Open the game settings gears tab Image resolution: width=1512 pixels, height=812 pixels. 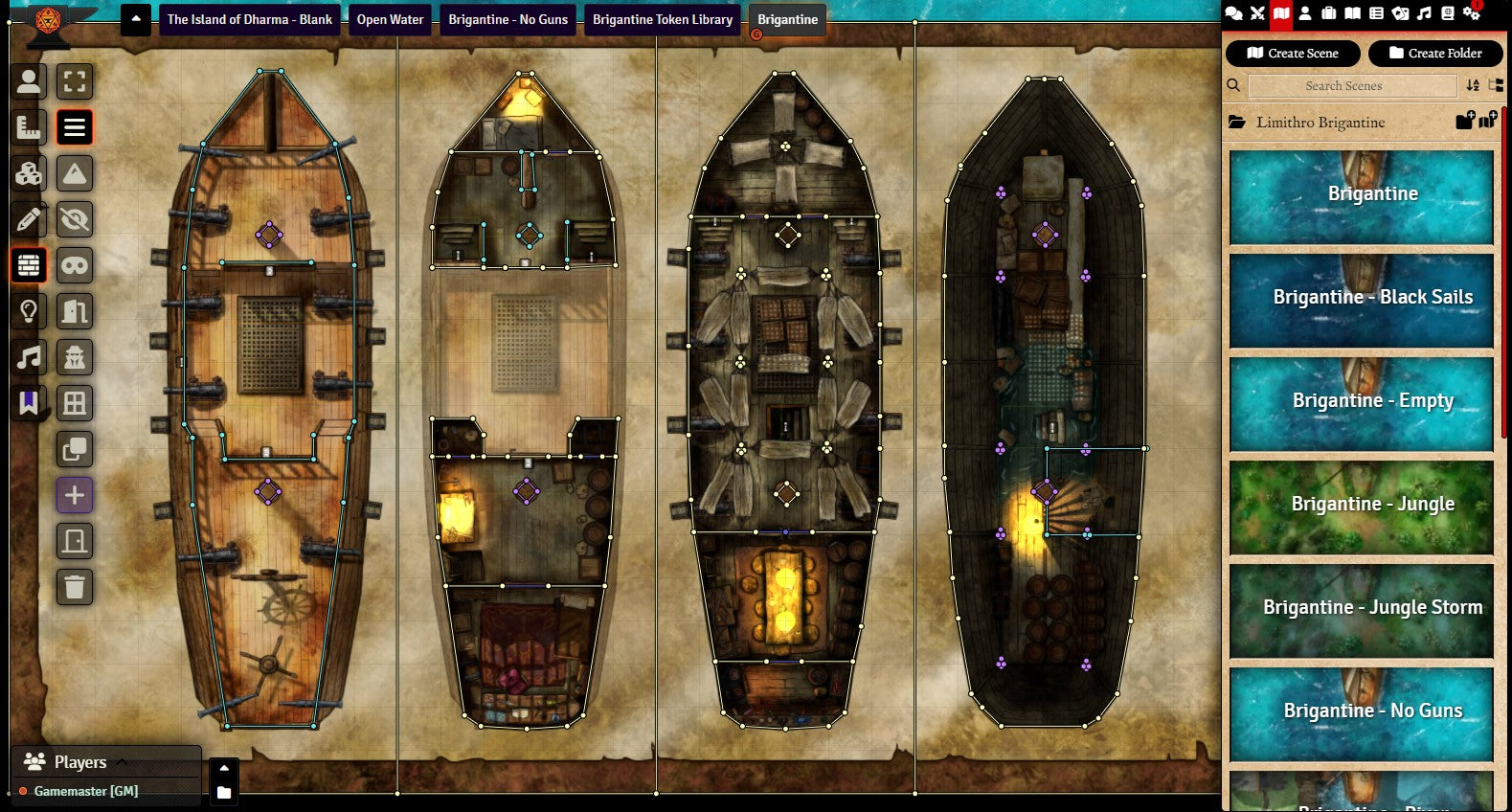(x=1471, y=13)
